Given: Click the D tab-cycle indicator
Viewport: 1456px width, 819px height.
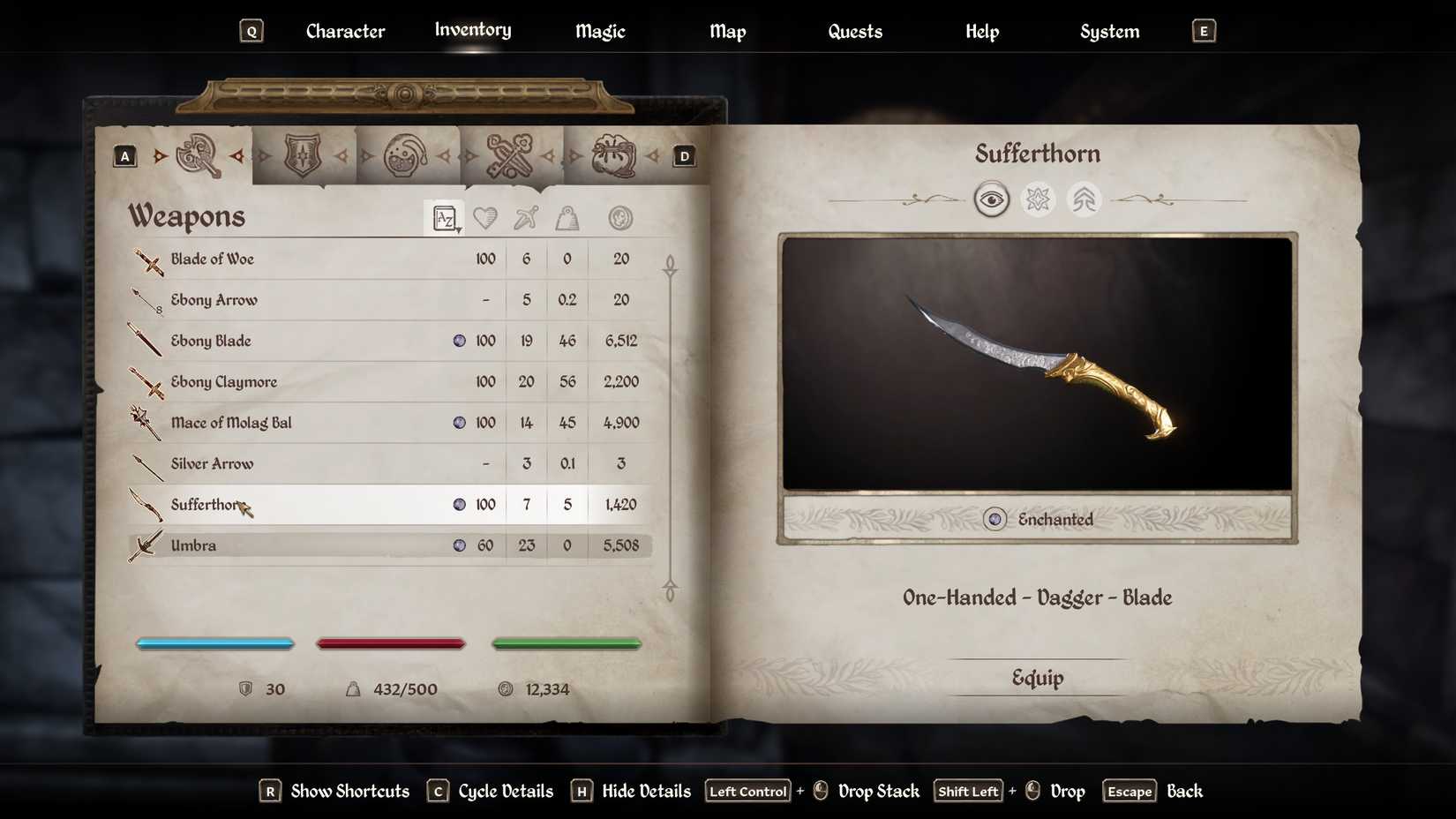Looking at the screenshot, I should pyautogui.click(x=683, y=155).
